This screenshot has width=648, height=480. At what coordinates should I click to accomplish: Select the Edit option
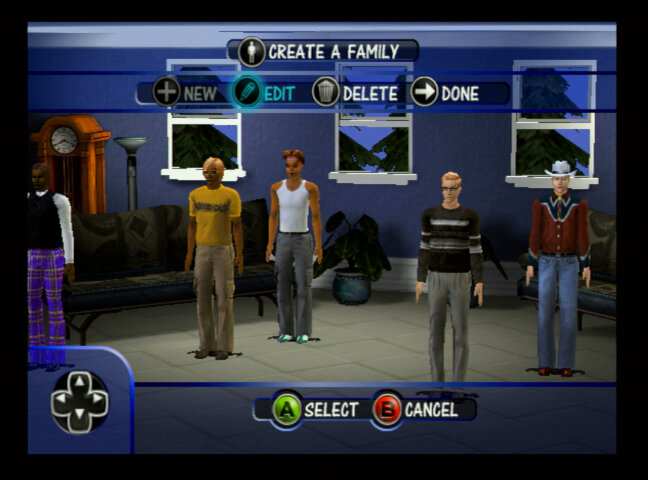tap(264, 93)
